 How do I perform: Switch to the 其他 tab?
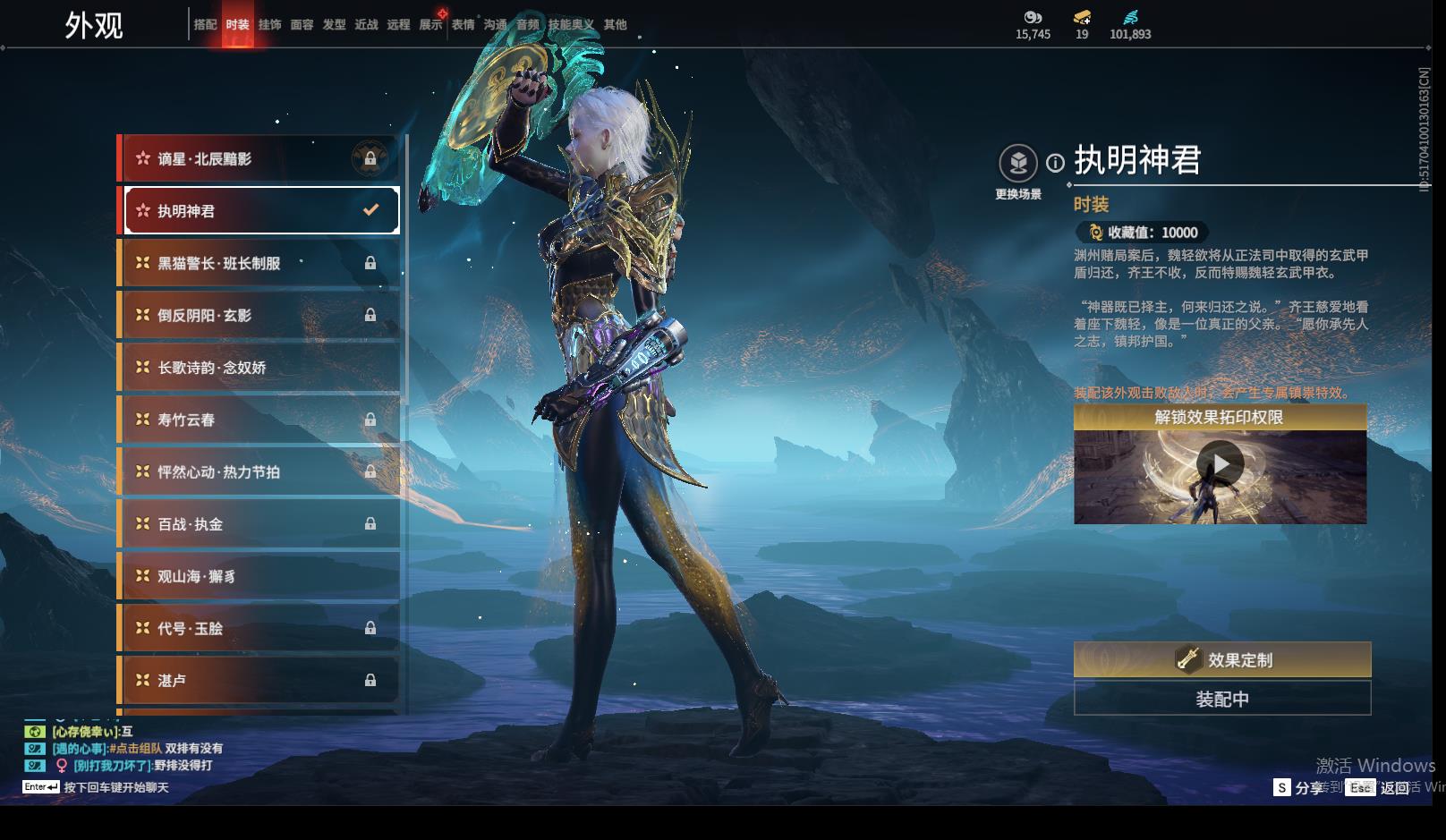pyautogui.click(x=615, y=25)
